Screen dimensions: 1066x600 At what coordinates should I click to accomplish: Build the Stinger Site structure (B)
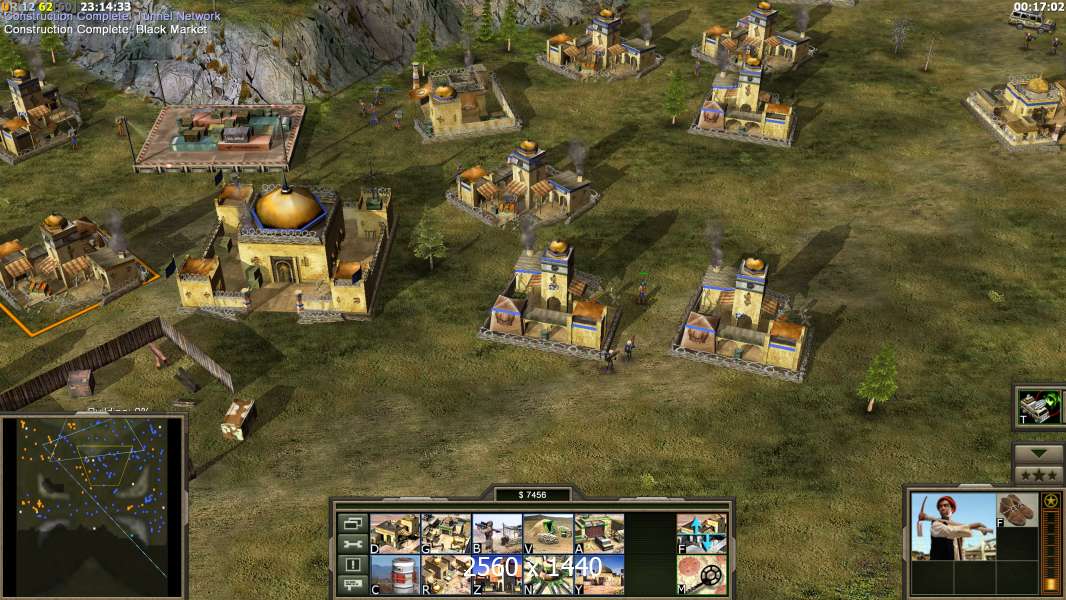497,533
